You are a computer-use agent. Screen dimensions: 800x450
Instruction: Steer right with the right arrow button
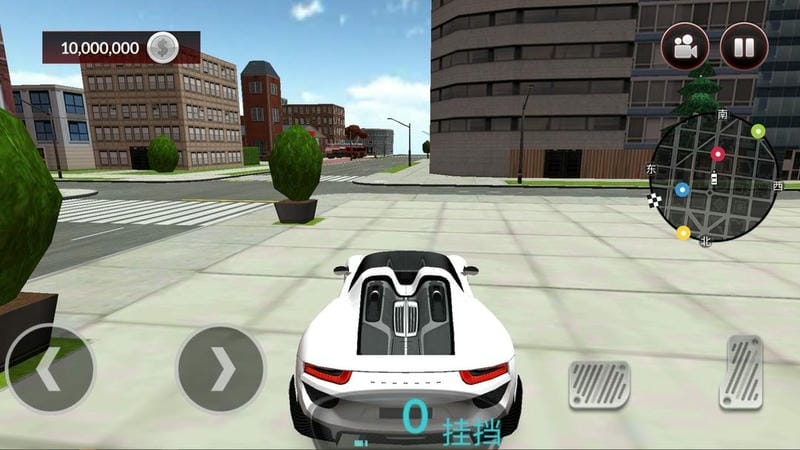221,369
